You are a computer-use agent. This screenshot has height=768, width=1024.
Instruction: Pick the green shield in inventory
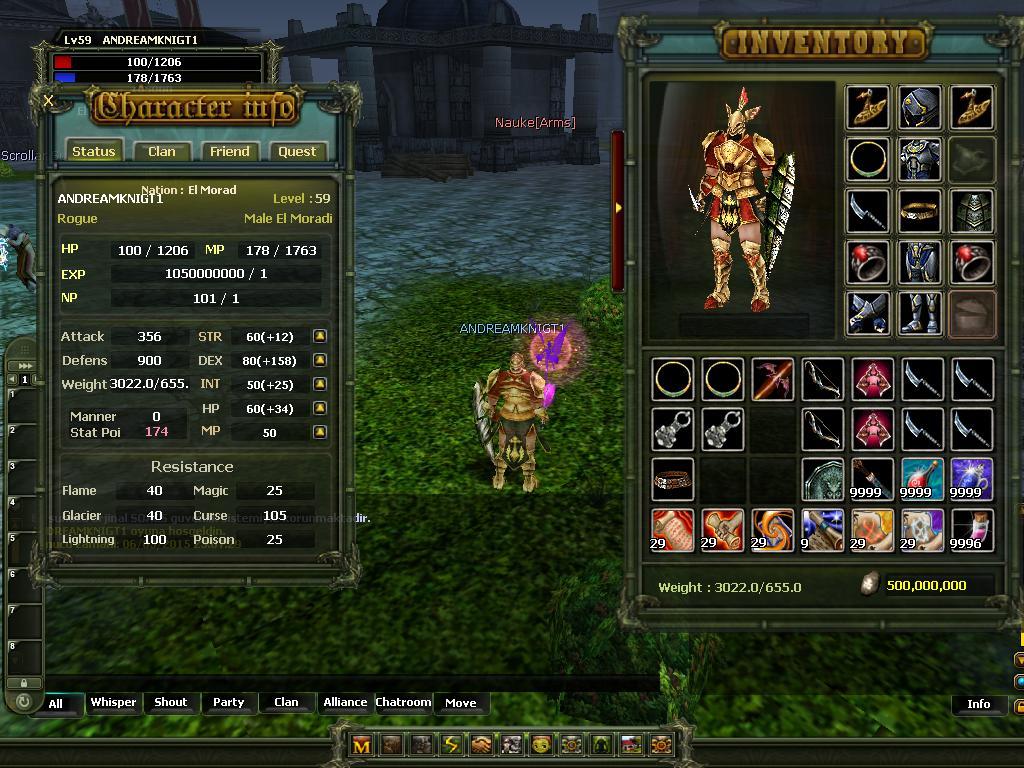[822, 480]
